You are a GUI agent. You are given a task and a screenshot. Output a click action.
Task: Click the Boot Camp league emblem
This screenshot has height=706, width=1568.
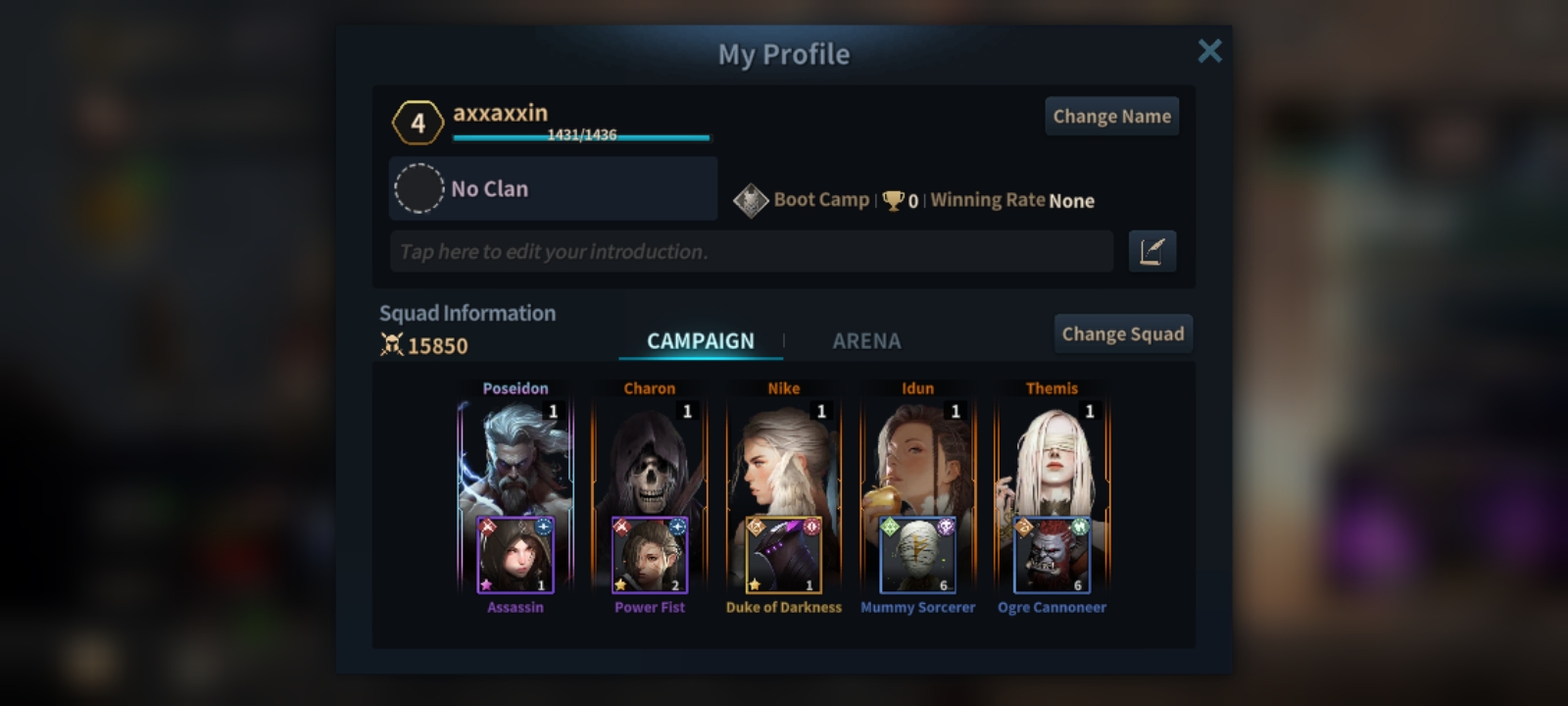(x=751, y=201)
